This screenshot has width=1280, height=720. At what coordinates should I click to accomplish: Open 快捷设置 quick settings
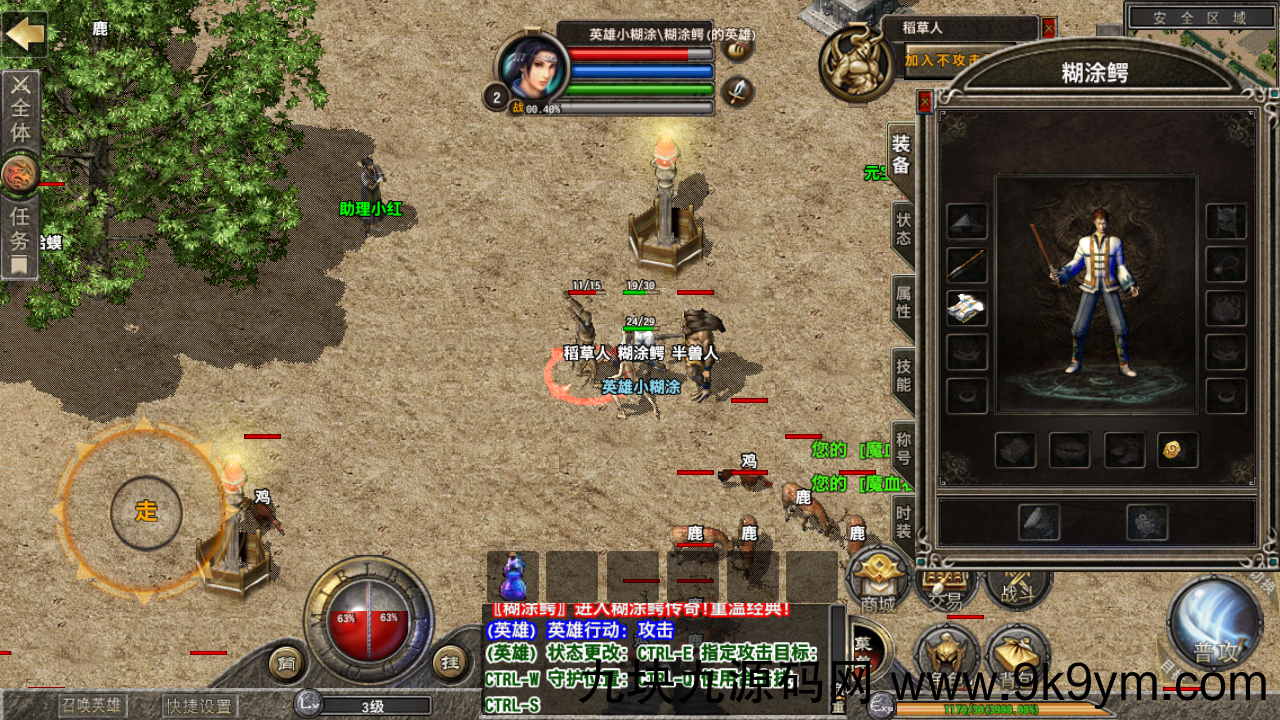199,706
